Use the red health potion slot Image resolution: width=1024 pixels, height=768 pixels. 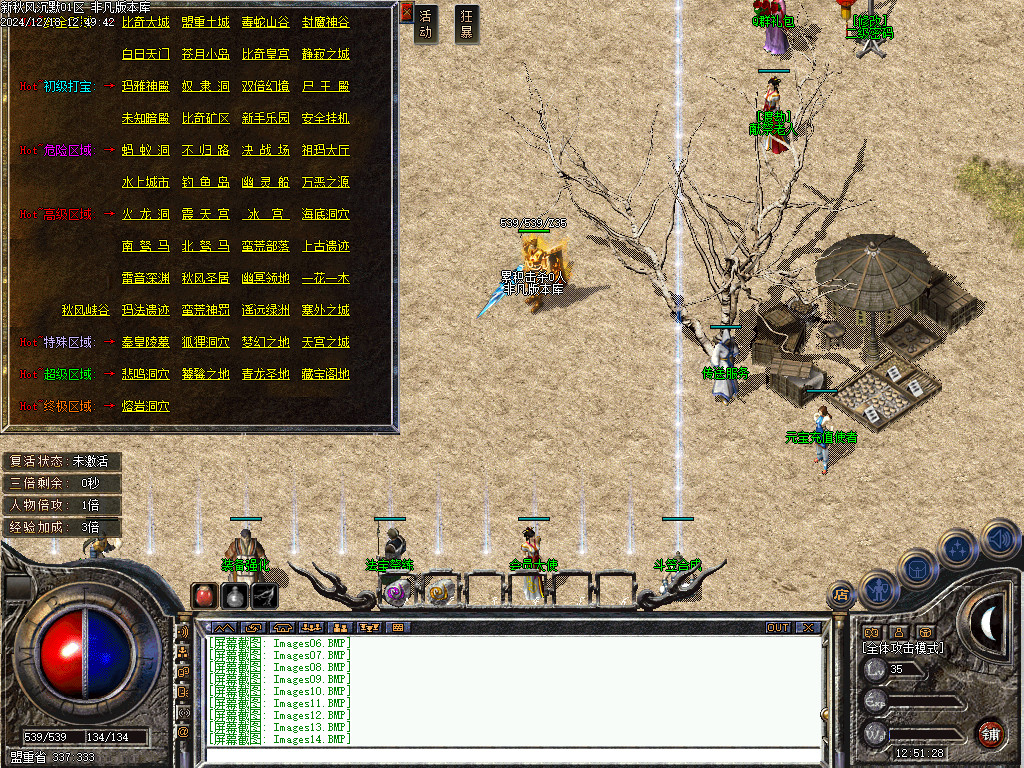point(204,595)
